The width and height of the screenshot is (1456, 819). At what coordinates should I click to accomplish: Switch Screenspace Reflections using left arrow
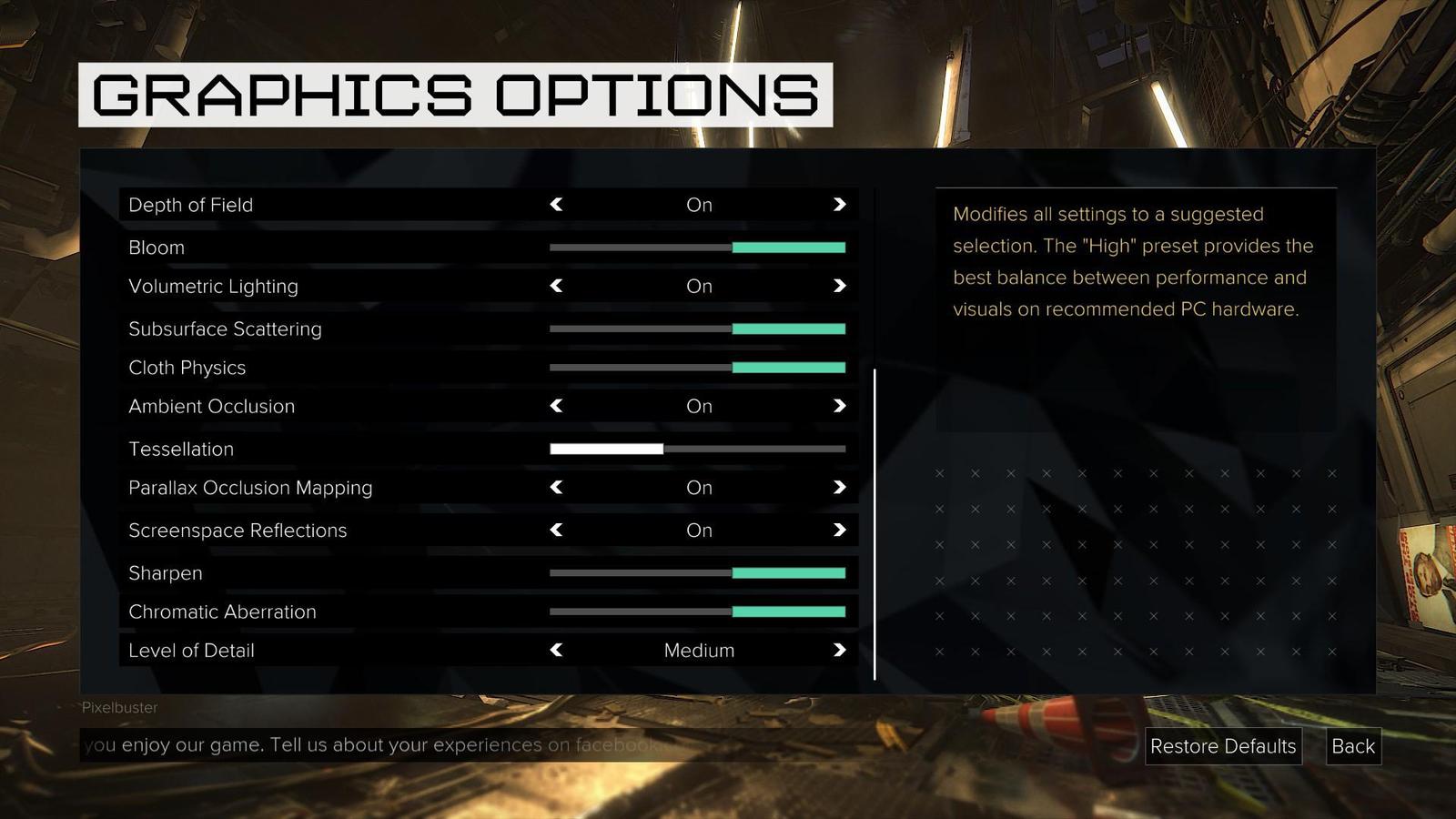point(556,531)
